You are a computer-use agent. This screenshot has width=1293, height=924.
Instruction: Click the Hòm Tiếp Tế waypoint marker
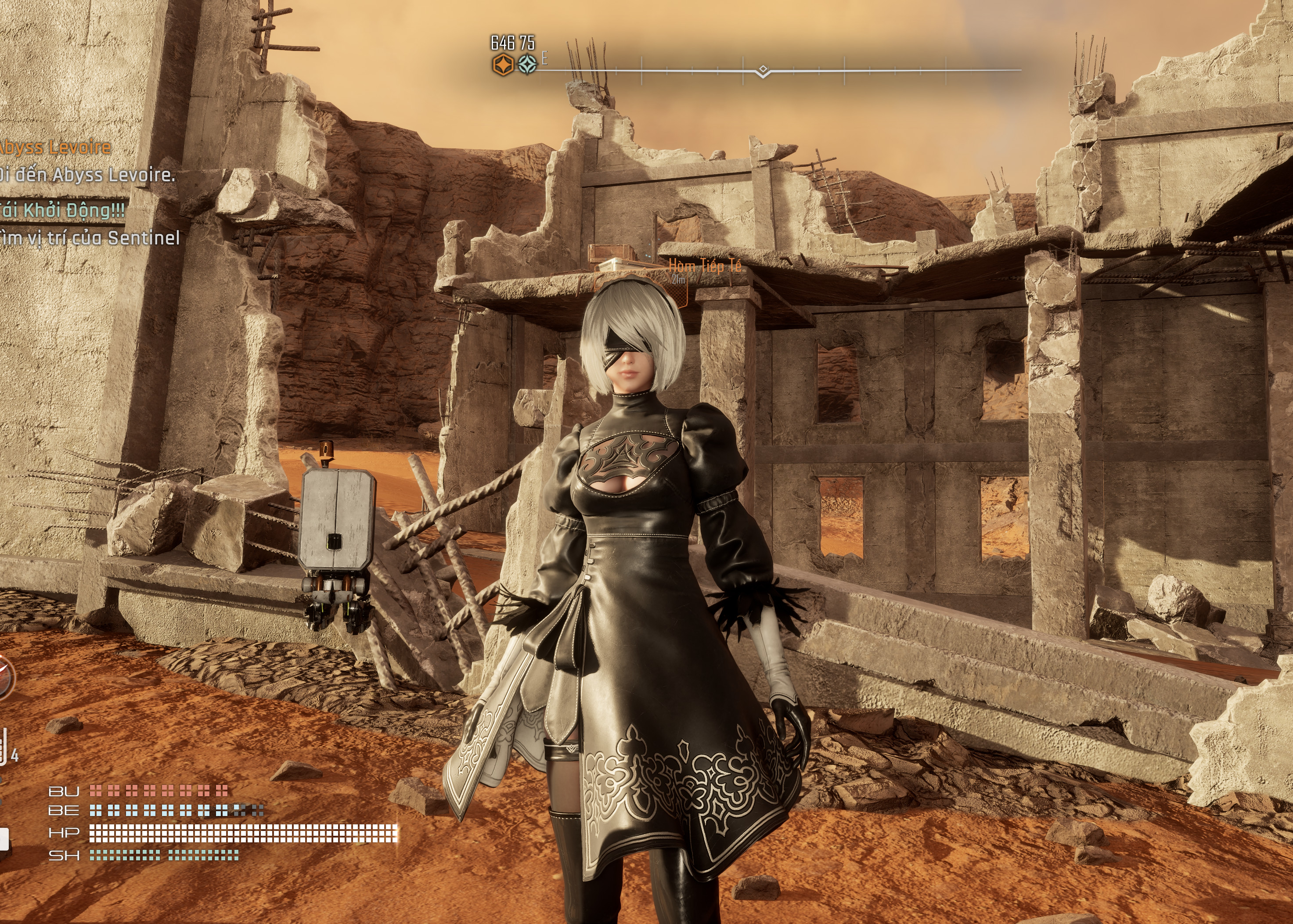tap(704, 266)
